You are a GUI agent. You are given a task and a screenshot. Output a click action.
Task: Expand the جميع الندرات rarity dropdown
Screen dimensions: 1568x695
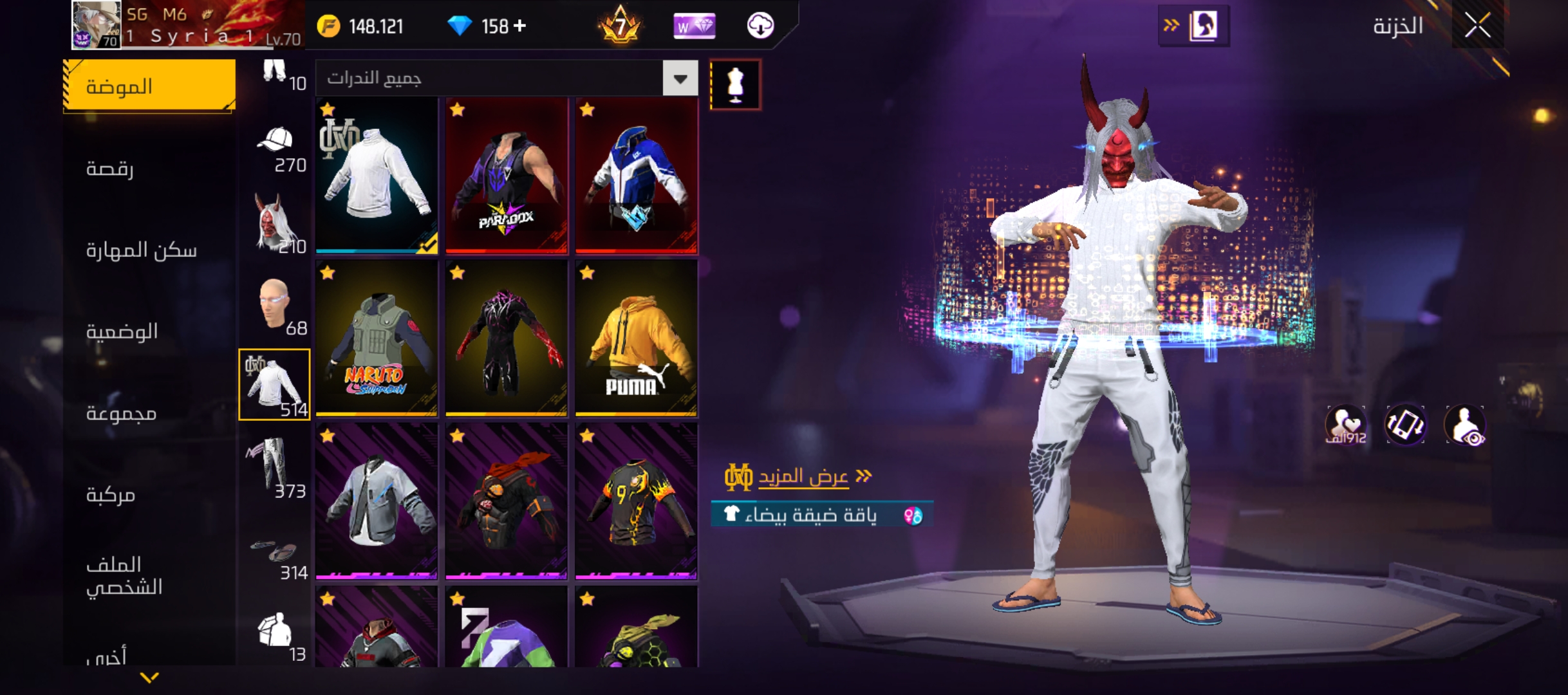pyautogui.click(x=680, y=79)
